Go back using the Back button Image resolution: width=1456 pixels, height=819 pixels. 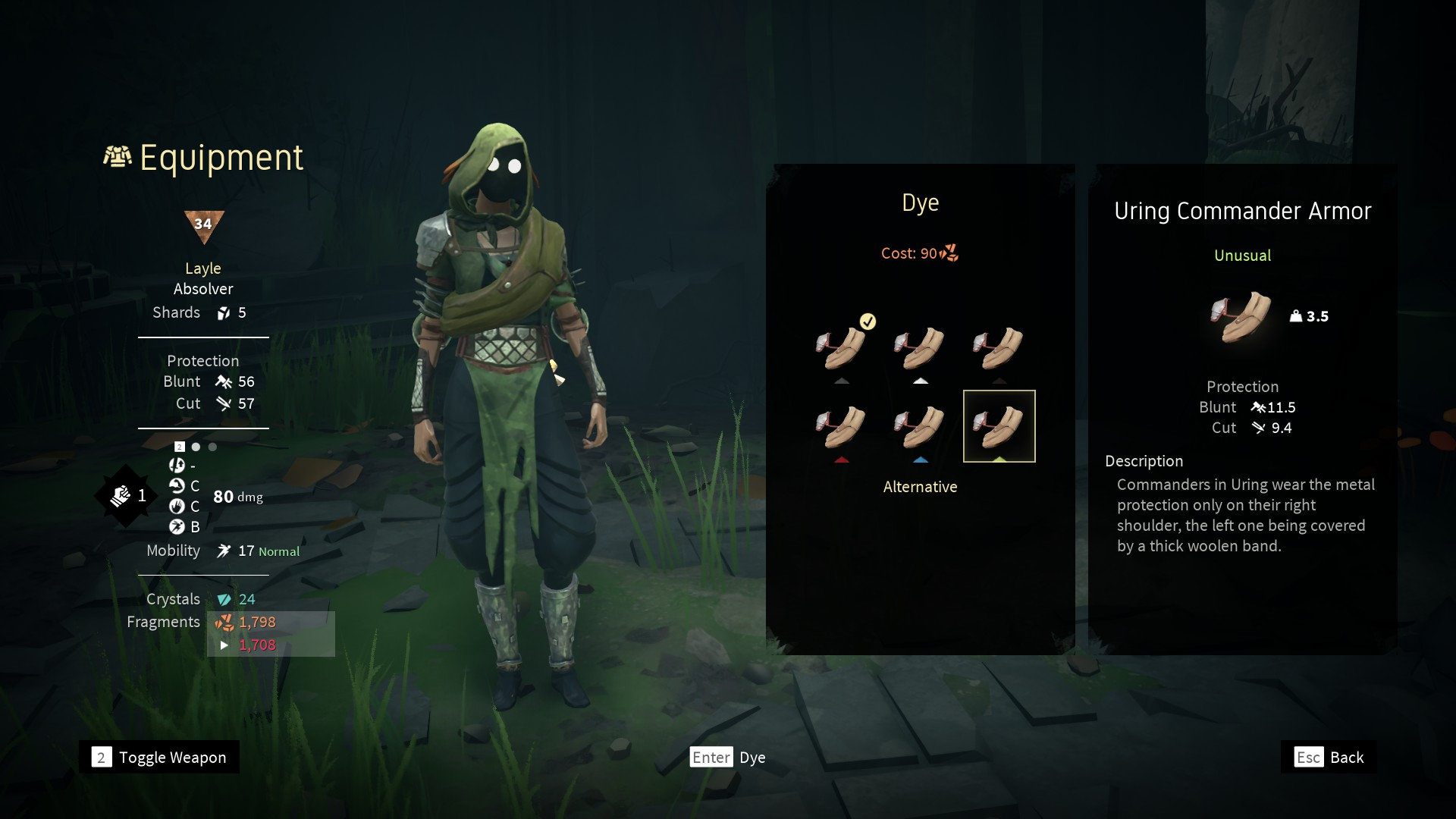point(1329,757)
